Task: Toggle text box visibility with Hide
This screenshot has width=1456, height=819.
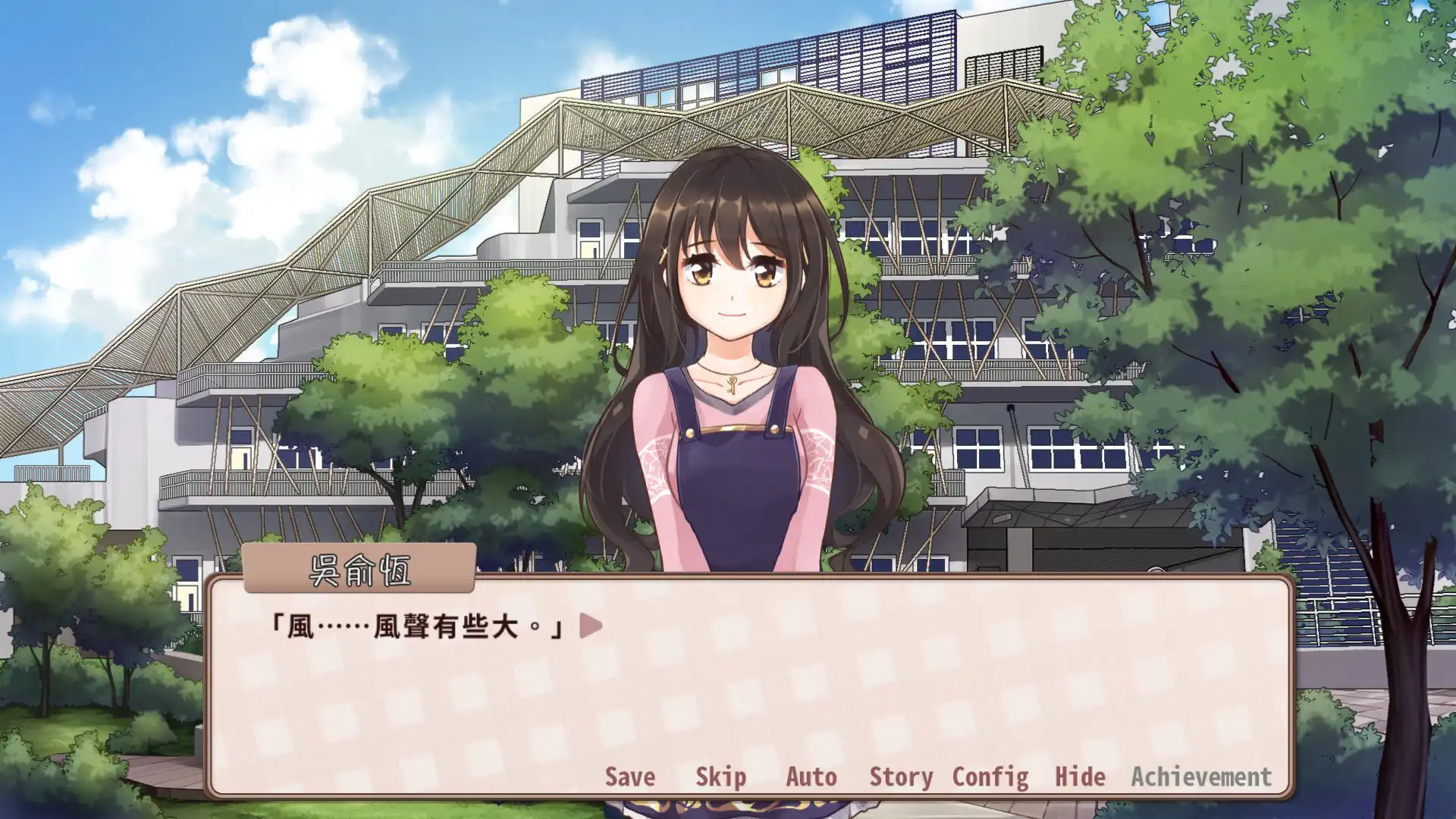Action: click(x=1078, y=777)
